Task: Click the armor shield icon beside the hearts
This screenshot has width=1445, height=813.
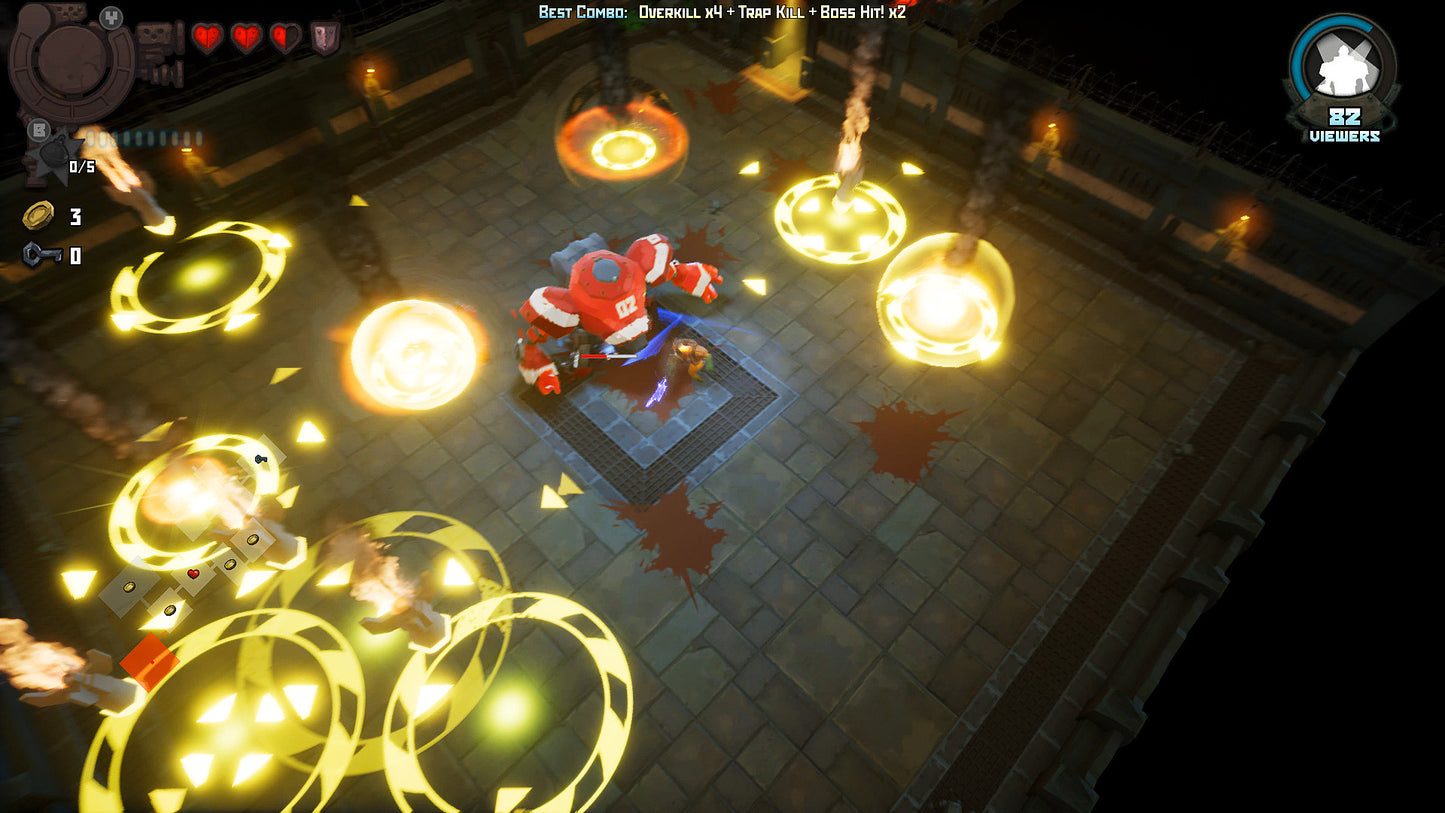Action: (x=325, y=38)
